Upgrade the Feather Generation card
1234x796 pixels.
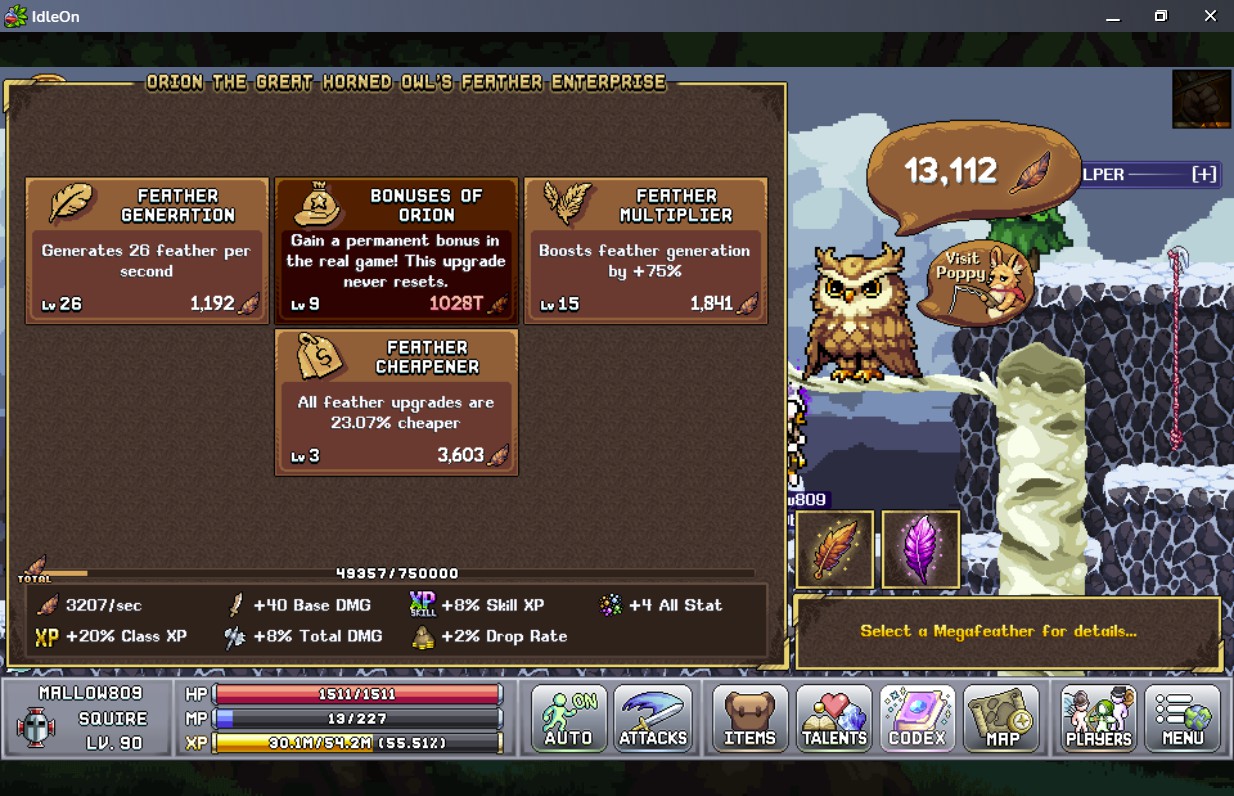[147, 251]
